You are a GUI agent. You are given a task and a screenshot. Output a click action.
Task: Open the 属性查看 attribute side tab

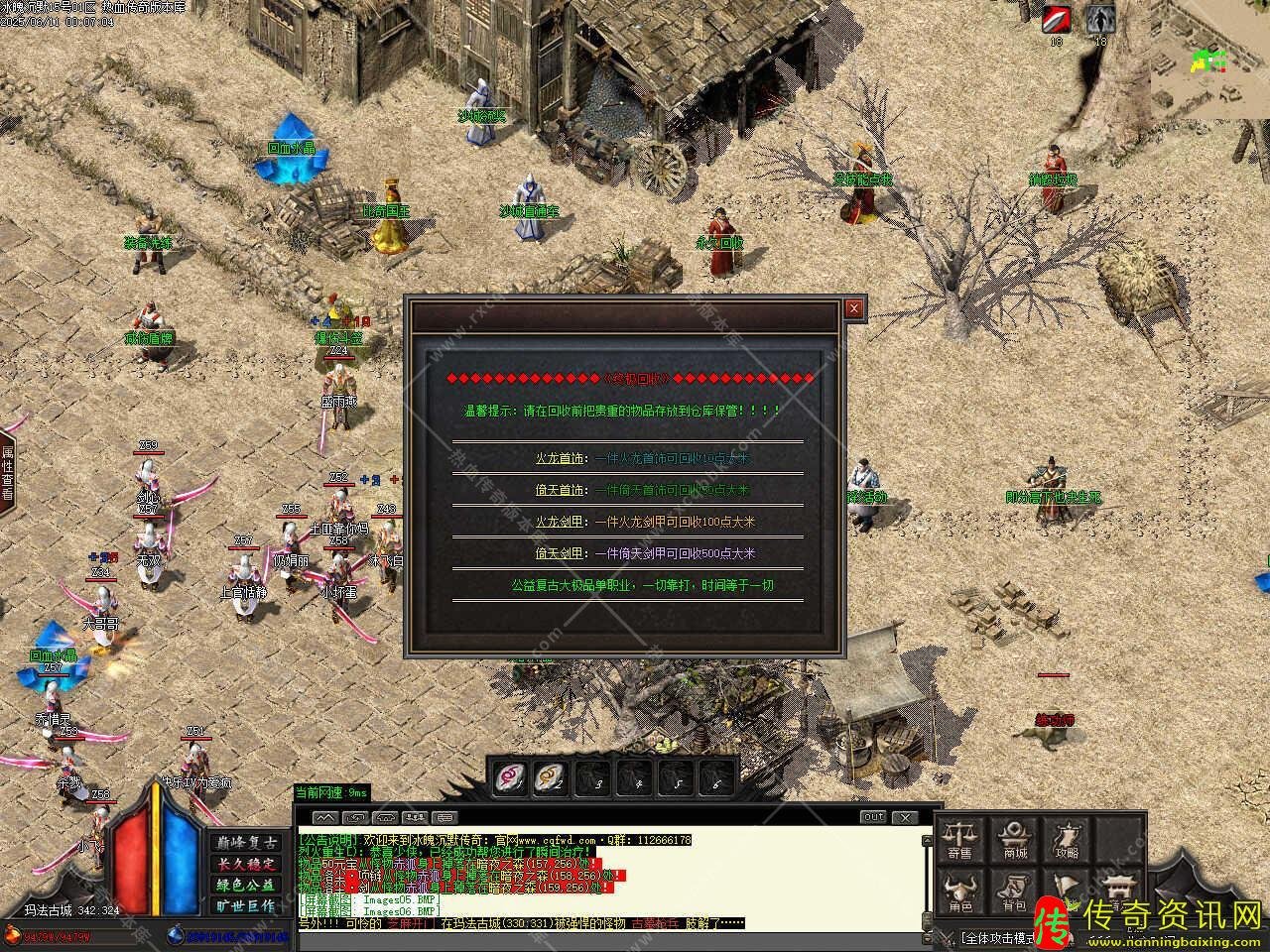pyautogui.click(x=7, y=472)
